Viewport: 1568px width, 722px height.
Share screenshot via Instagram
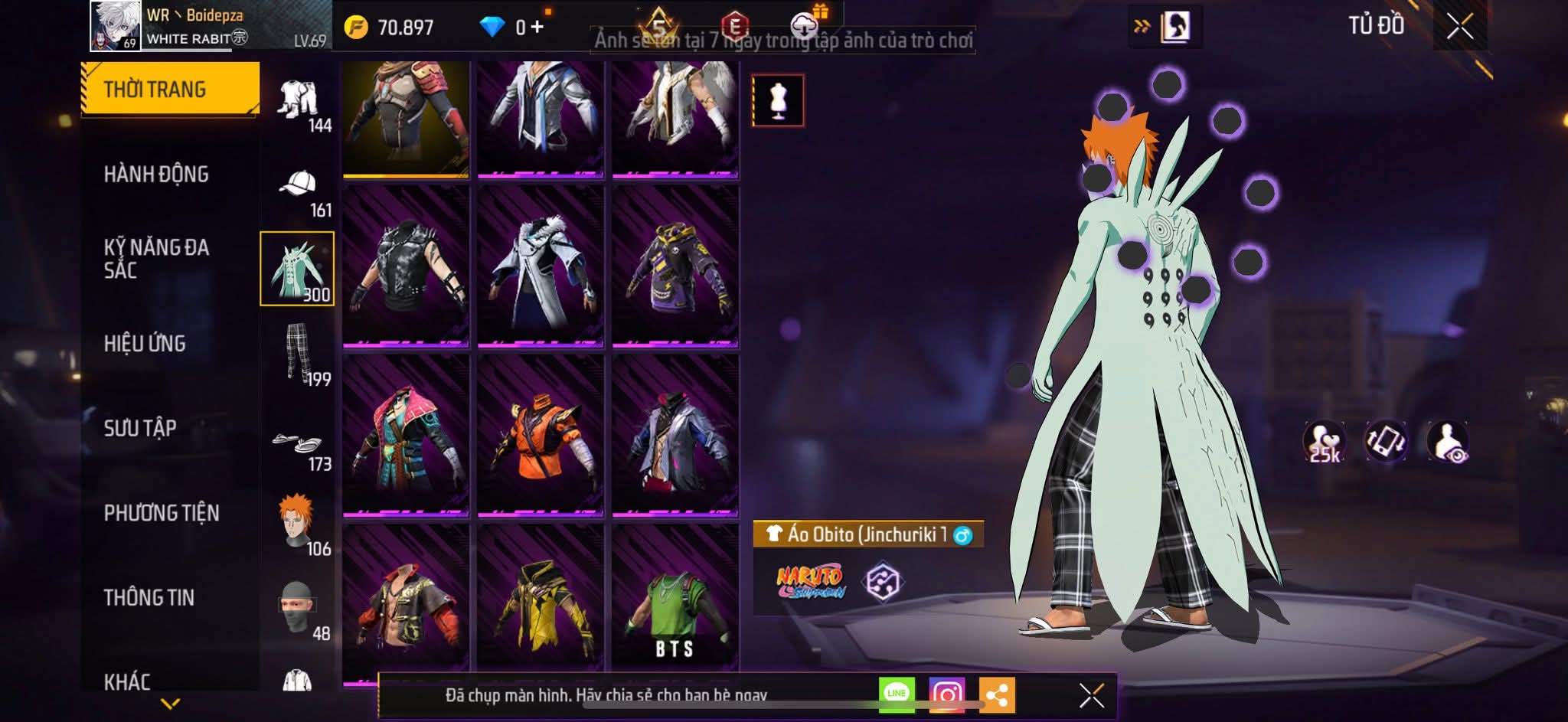tap(947, 694)
